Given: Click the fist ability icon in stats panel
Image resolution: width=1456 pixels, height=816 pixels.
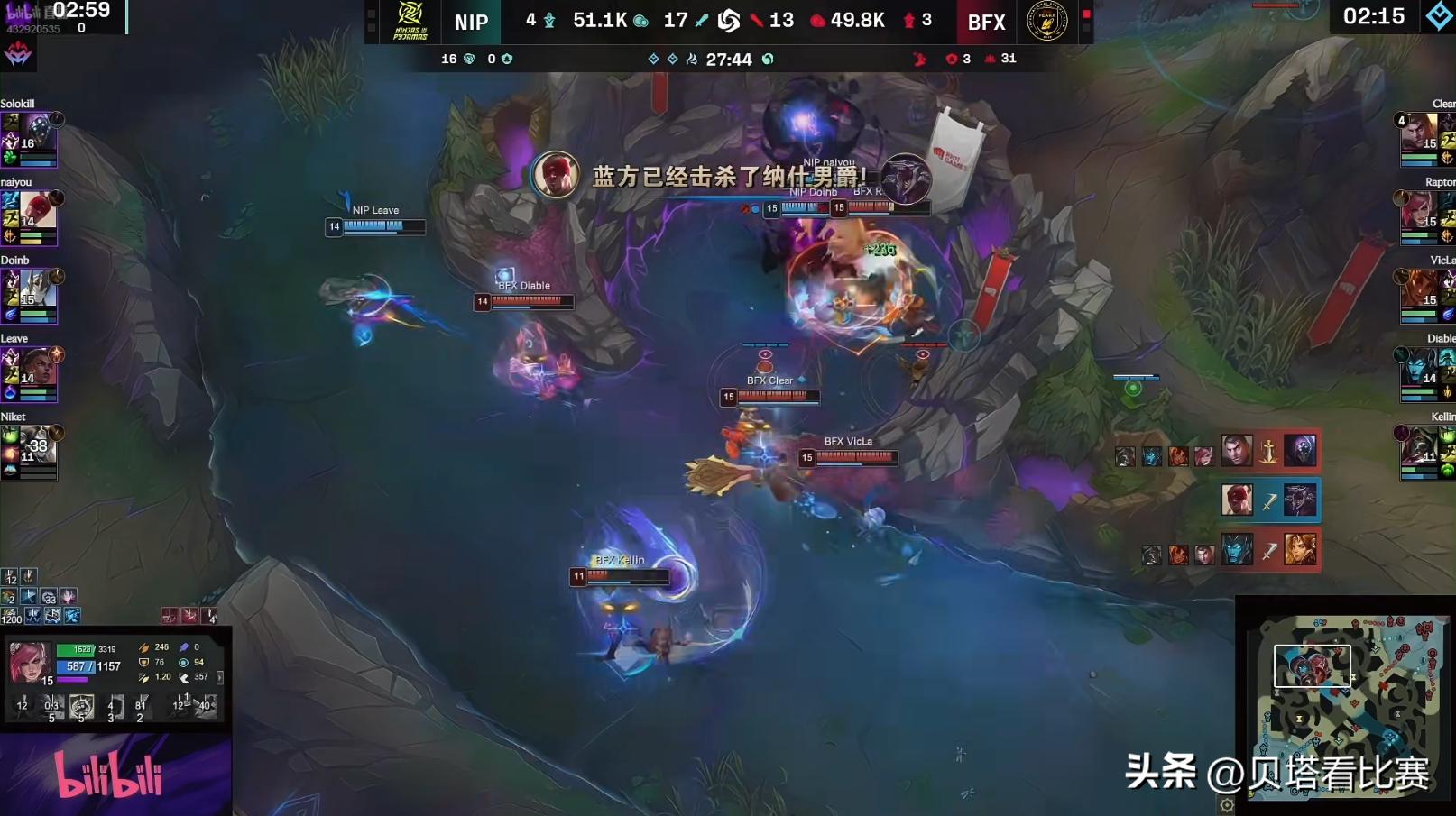Looking at the screenshot, I should pyautogui.click(x=81, y=707).
